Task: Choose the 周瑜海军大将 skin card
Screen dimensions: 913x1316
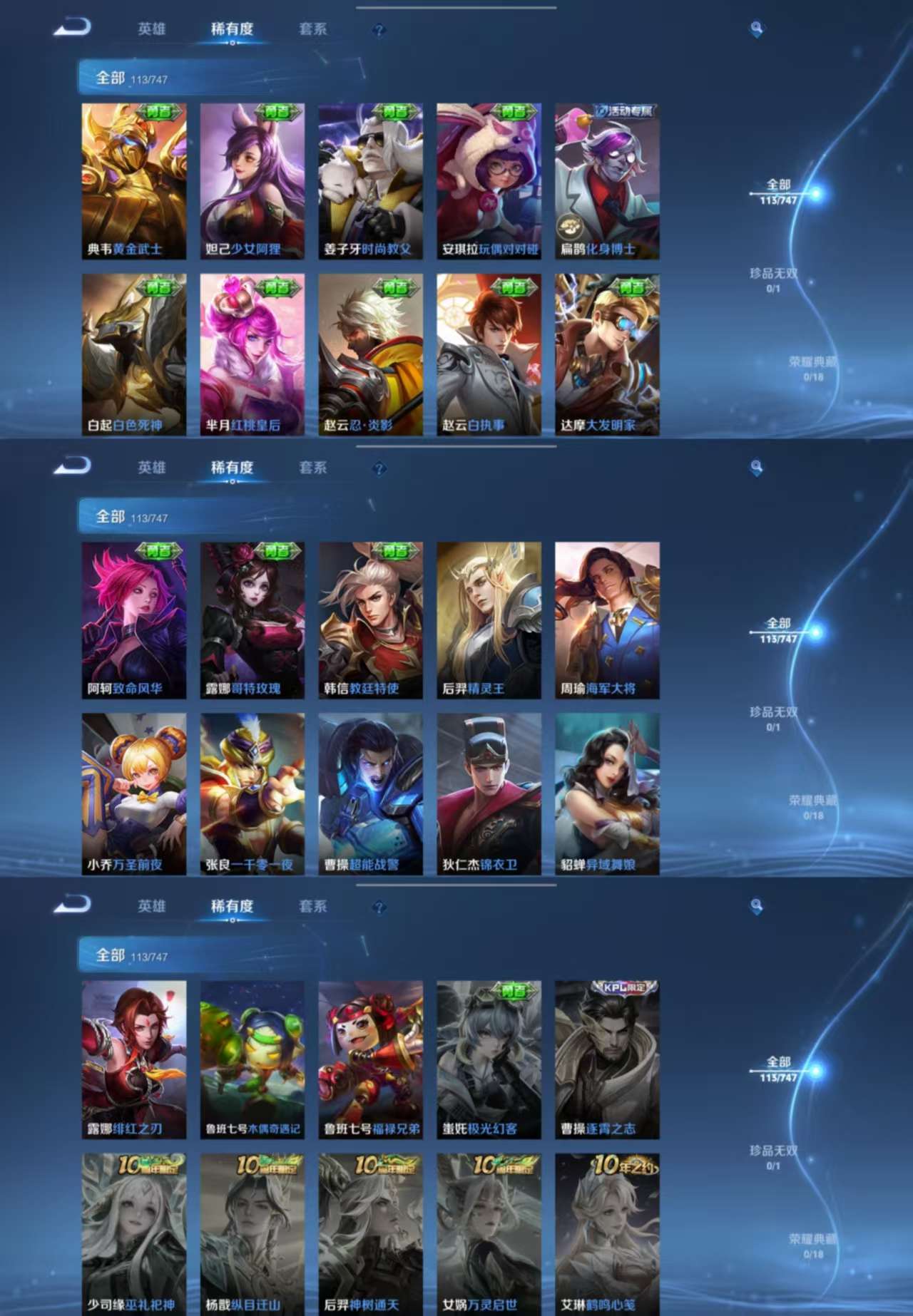Action: tap(607, 620)
